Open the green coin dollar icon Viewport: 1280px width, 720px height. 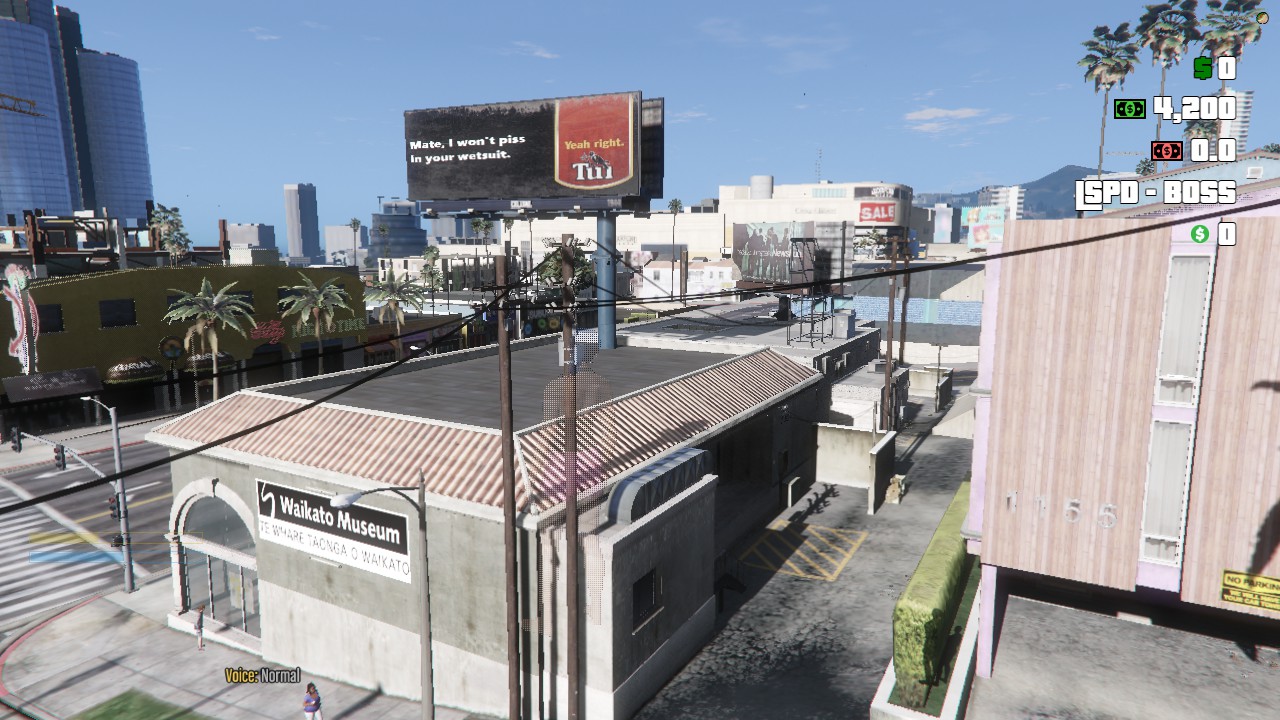[1198, 234]
